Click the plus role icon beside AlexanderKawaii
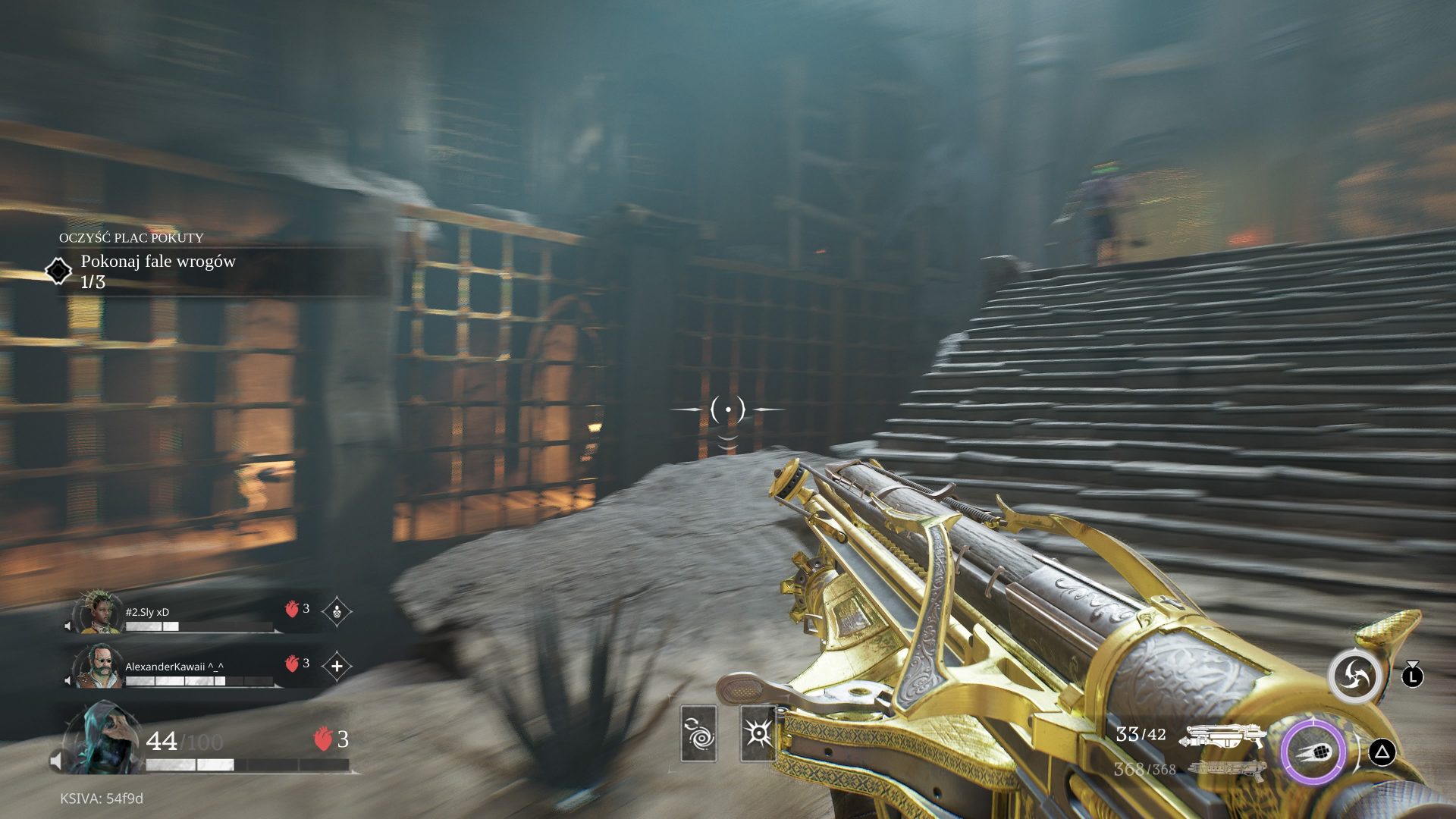The height and width of the screenshot is (819, 1456). tap(337, 667)
